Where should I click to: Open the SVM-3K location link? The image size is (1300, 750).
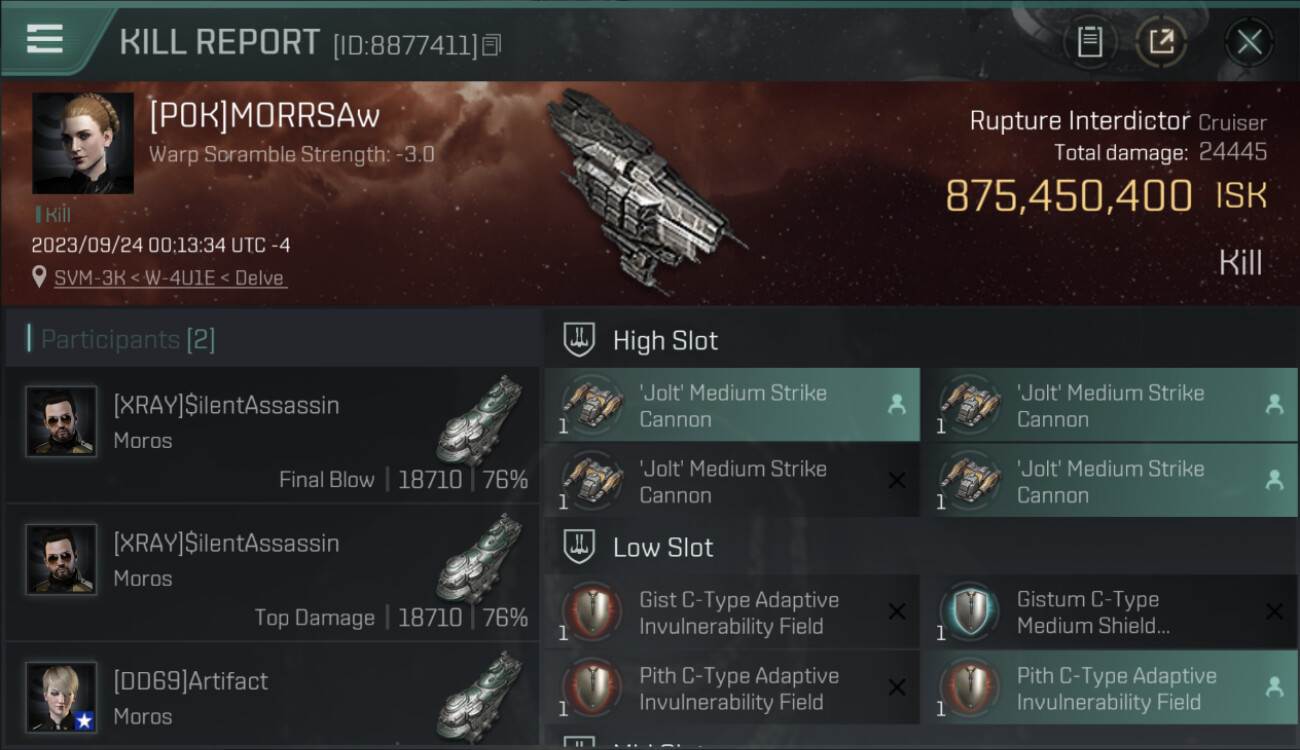[169, 278]
